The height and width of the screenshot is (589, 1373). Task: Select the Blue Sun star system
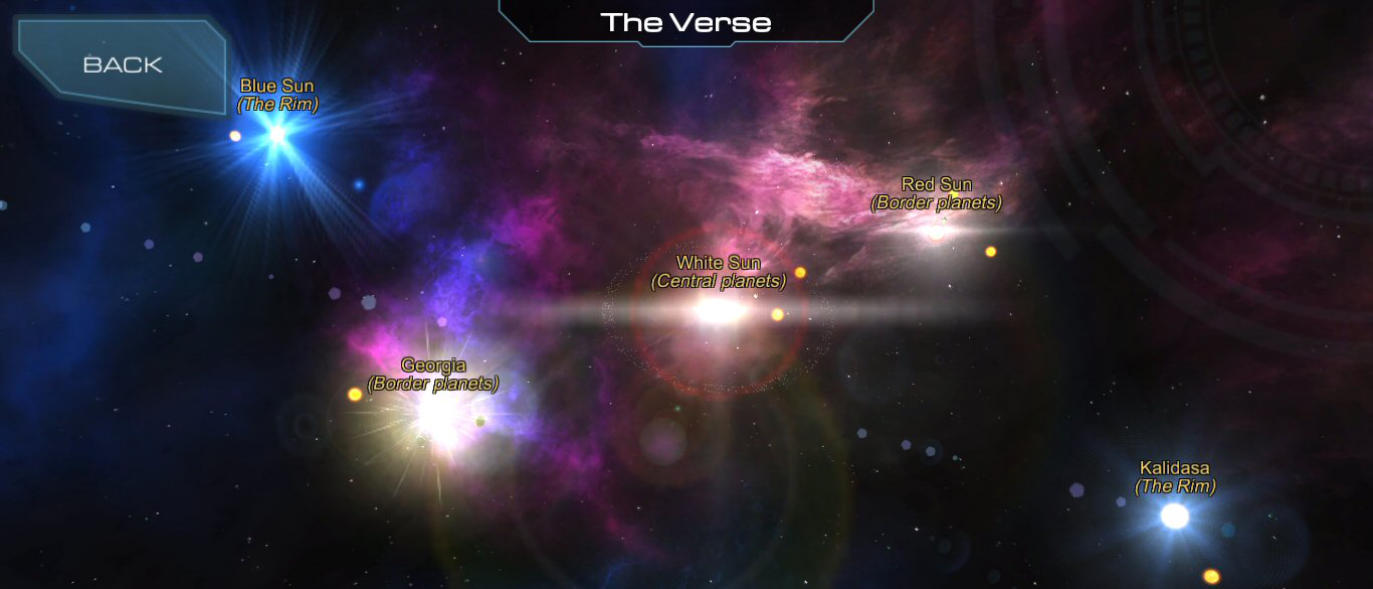[277, 132]
